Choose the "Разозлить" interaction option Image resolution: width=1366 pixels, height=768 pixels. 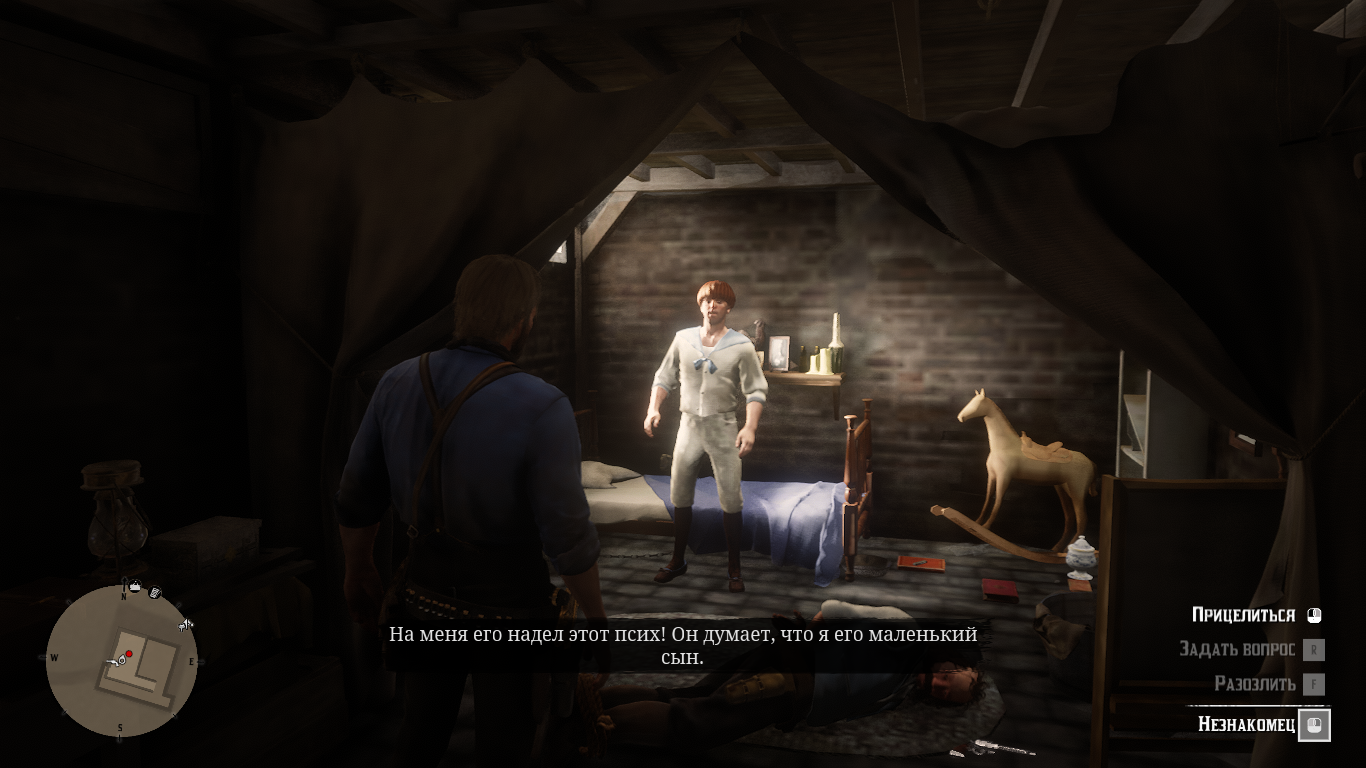1255,684
